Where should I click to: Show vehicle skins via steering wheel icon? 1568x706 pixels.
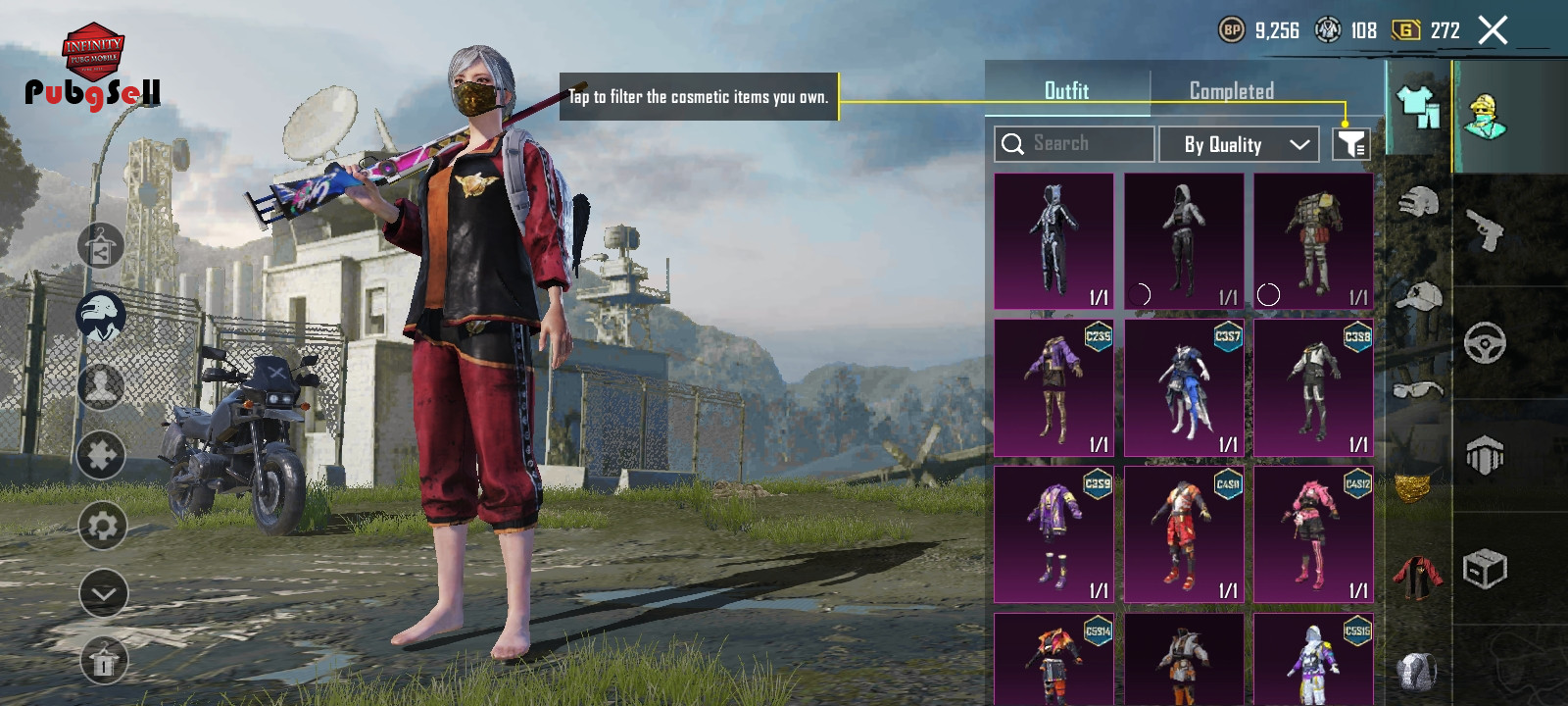coord(1485,342)
